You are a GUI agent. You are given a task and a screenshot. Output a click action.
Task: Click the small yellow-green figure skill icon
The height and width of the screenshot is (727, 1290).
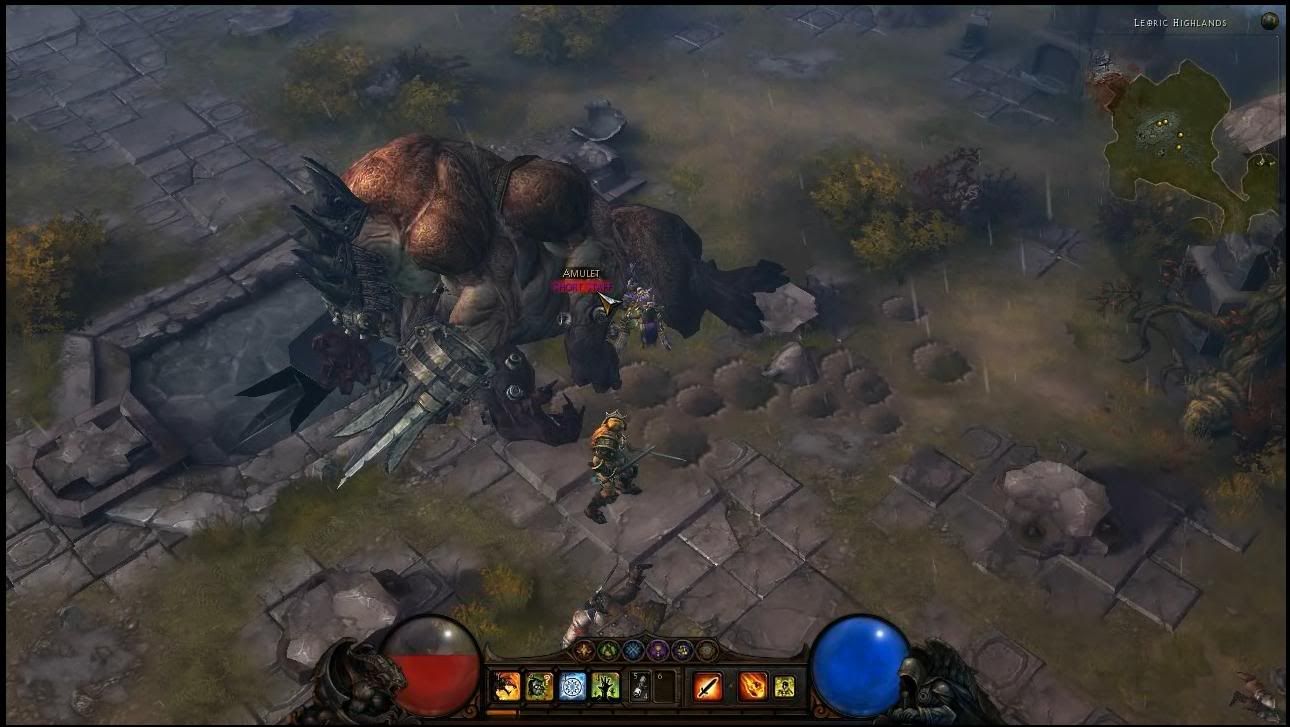click(x=784, y=686)
